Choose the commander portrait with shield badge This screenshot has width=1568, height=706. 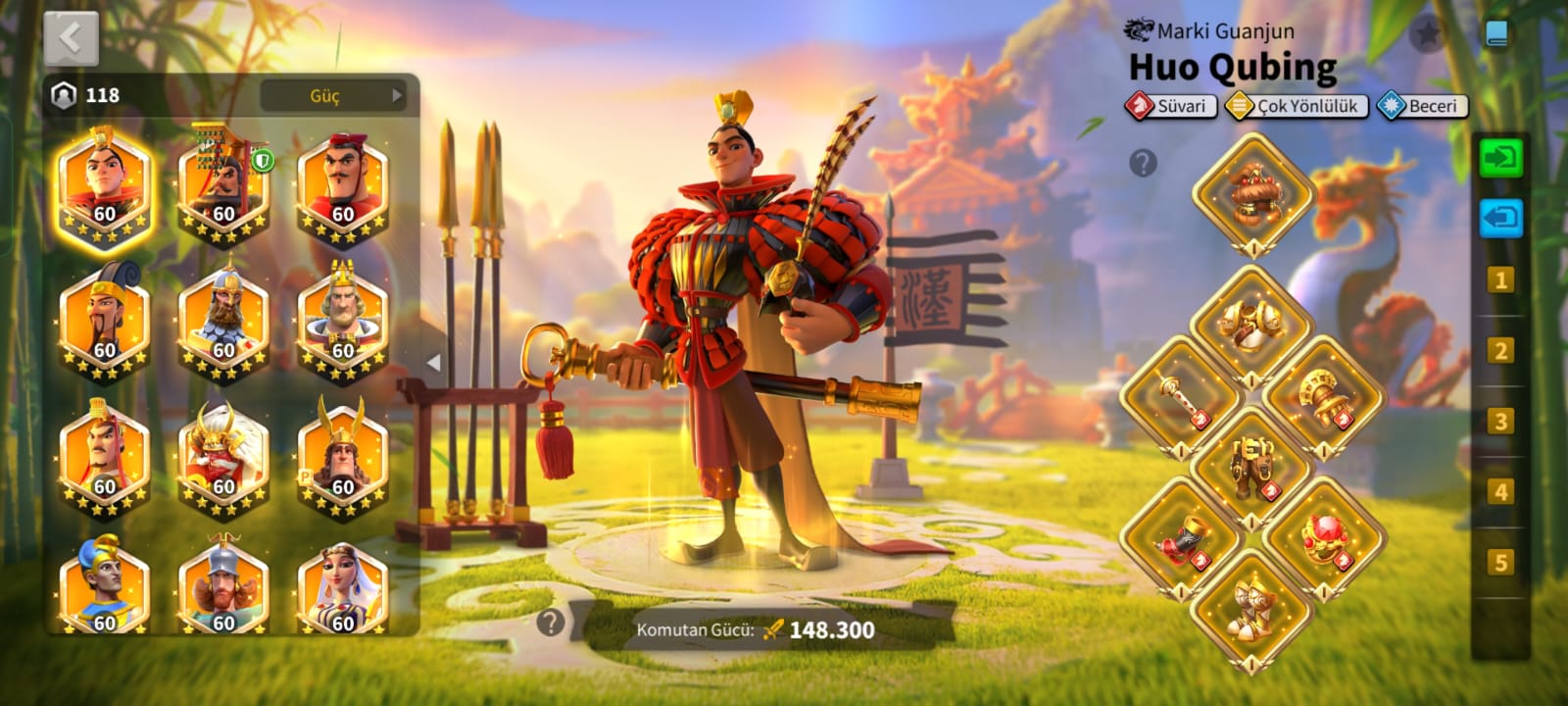coord(223,188)
